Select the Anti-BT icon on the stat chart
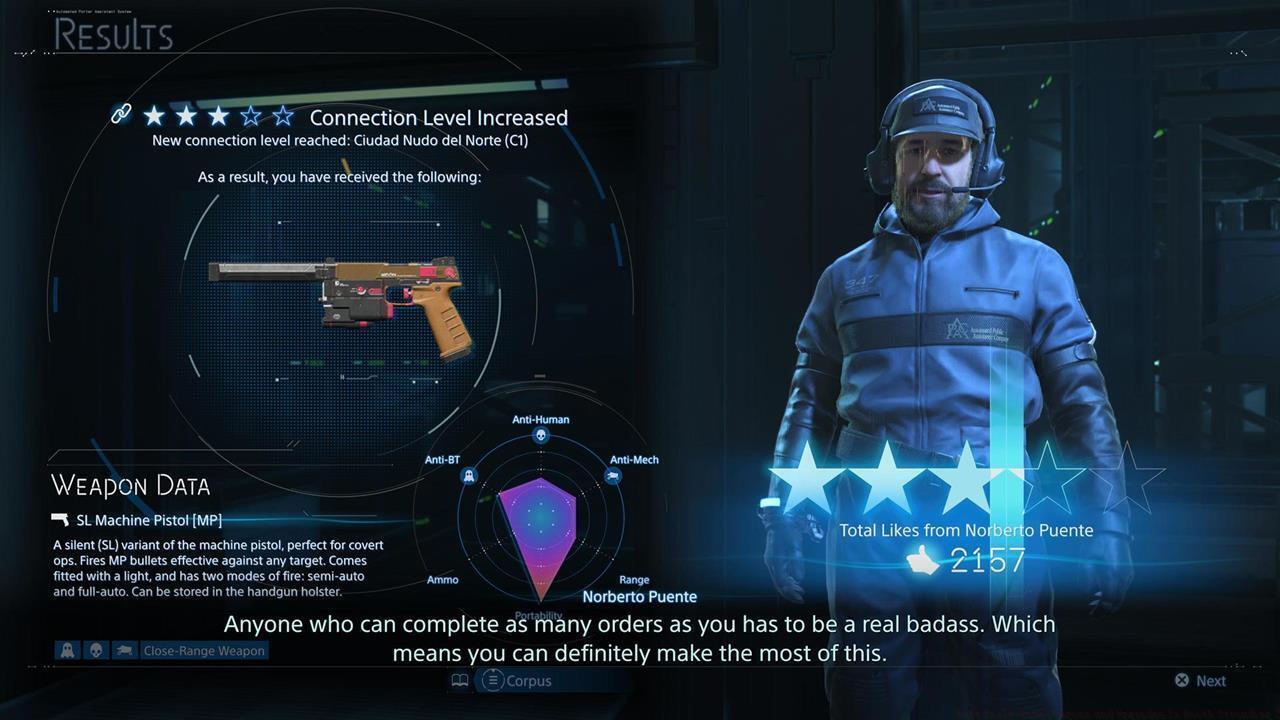 (x=468, y=475)
